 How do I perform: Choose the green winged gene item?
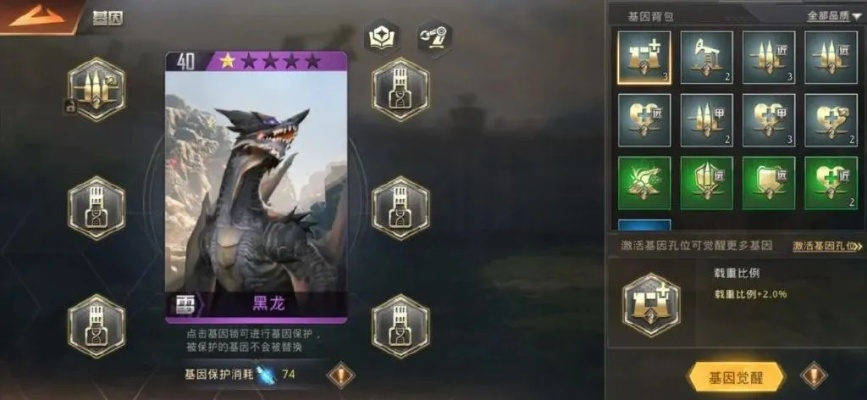click(x=644, y=183)
